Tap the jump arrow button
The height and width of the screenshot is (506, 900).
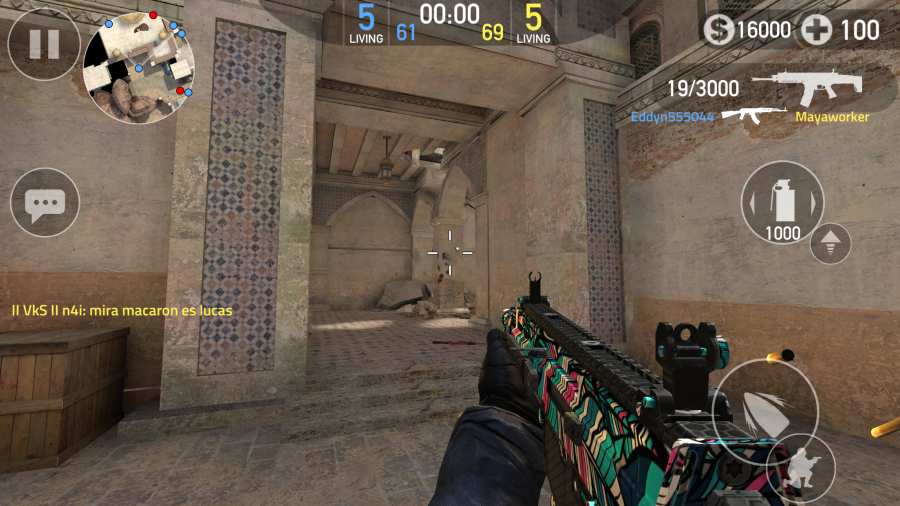(x=830, y=243)
